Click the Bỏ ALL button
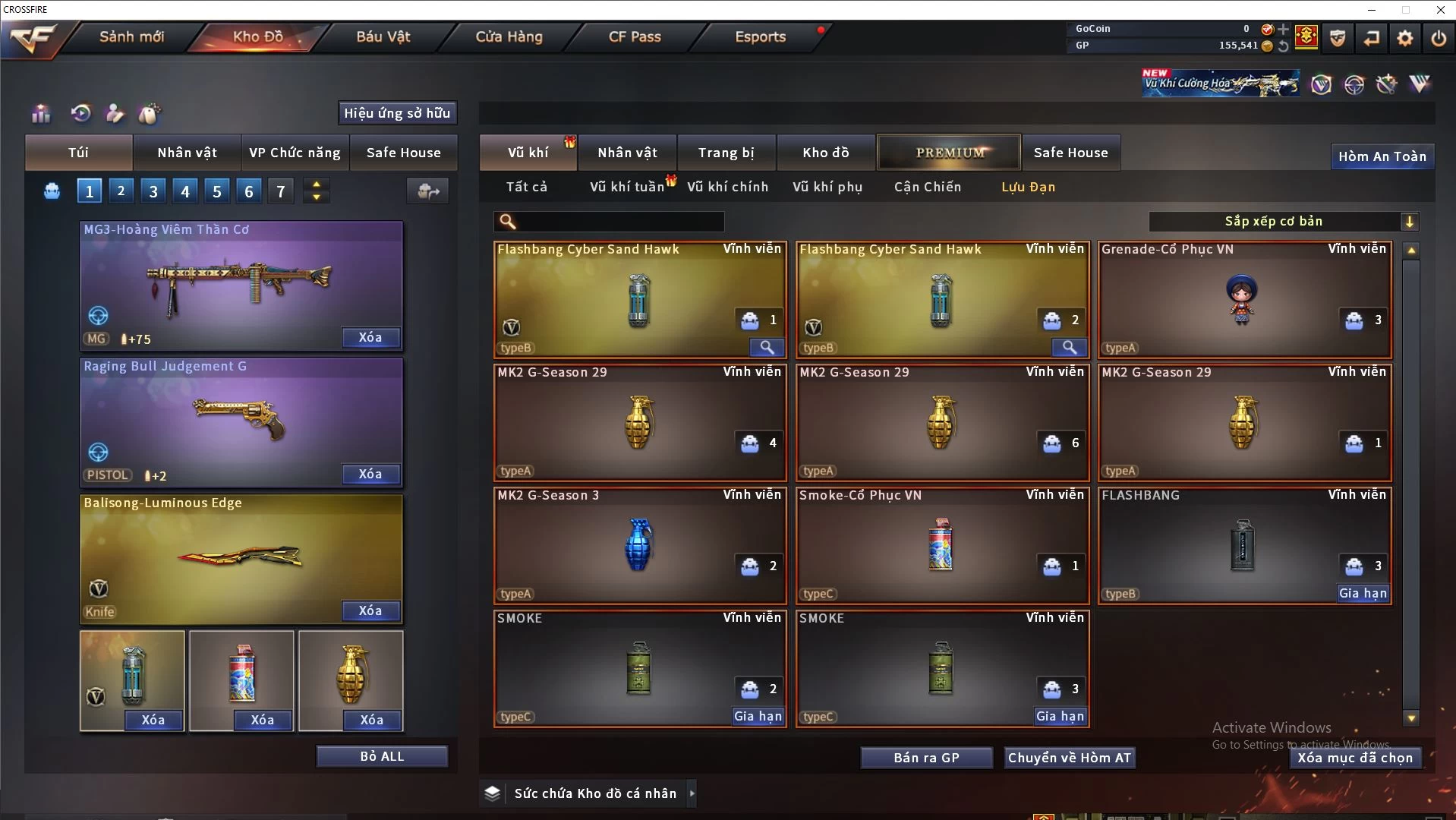1456x820 pixels. click(x=382, y=757)
